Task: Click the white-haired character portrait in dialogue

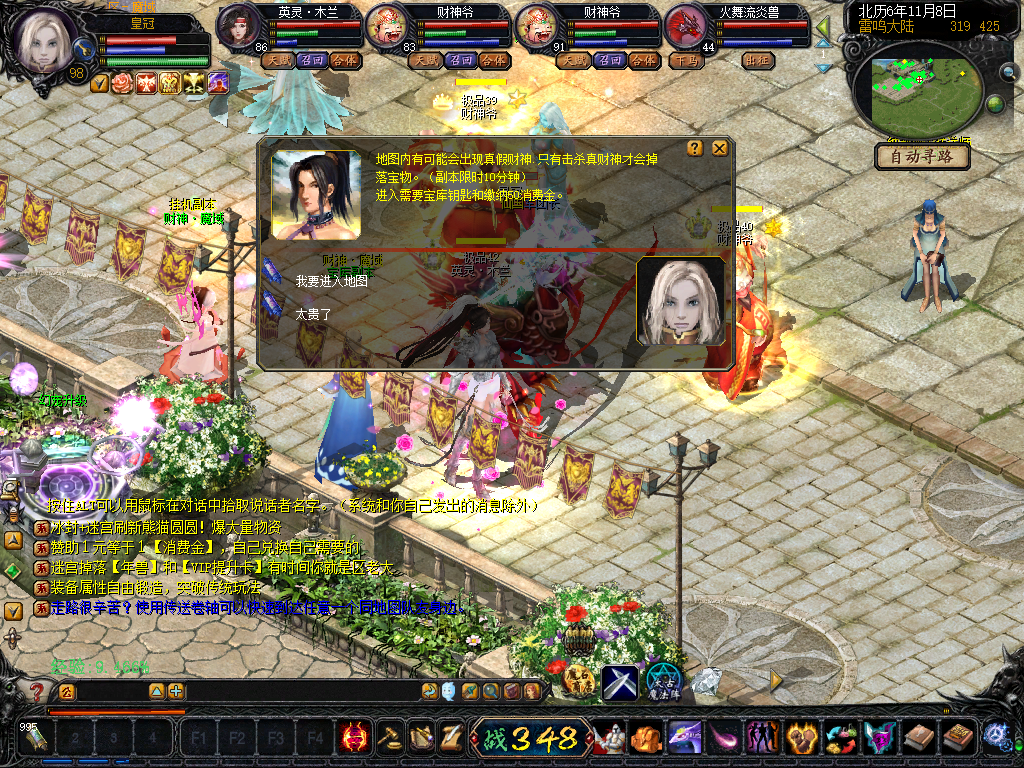Action: tap(681, 301)
